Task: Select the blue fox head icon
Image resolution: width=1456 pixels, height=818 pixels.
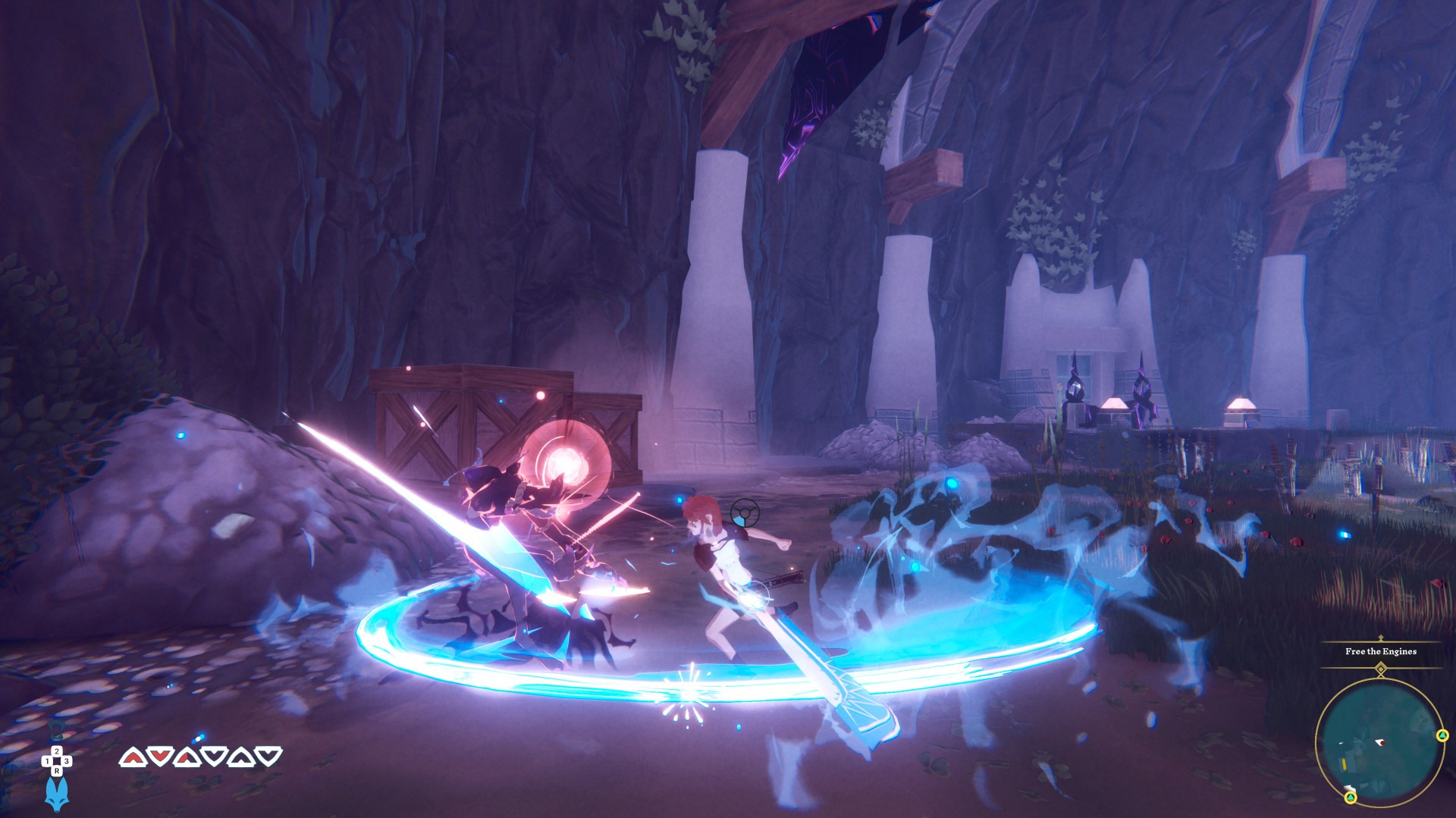Action: coord(56,794)
